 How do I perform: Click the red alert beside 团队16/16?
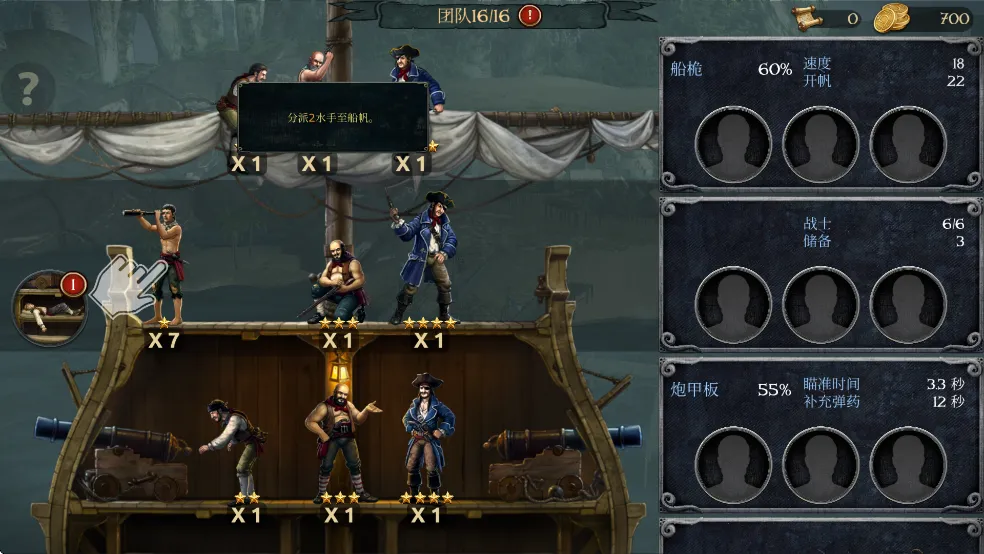(530, 15)
